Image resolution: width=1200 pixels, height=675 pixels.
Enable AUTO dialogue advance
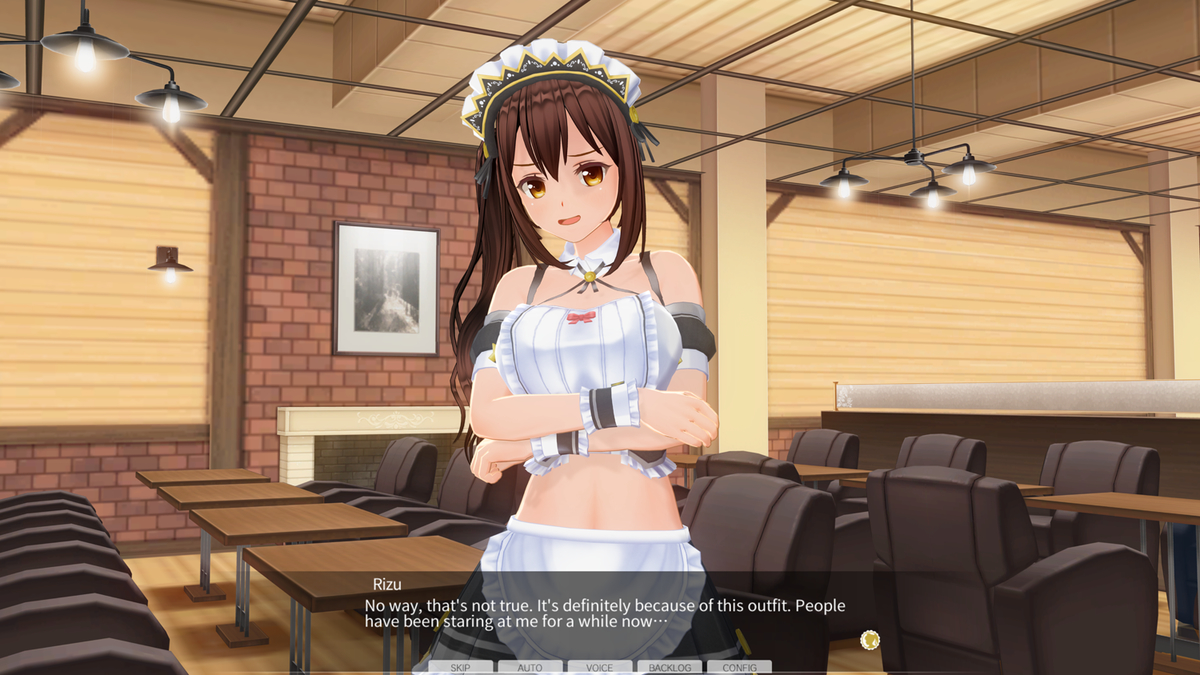[530, 667]
